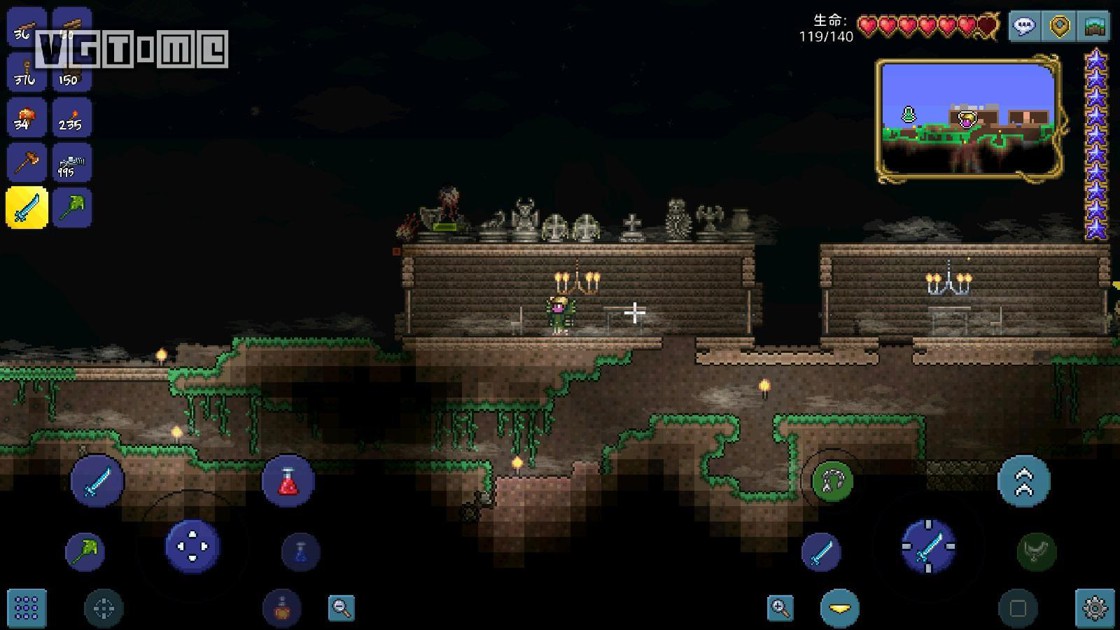
Task: Expand the minimap
Action: tap(968, 118)
